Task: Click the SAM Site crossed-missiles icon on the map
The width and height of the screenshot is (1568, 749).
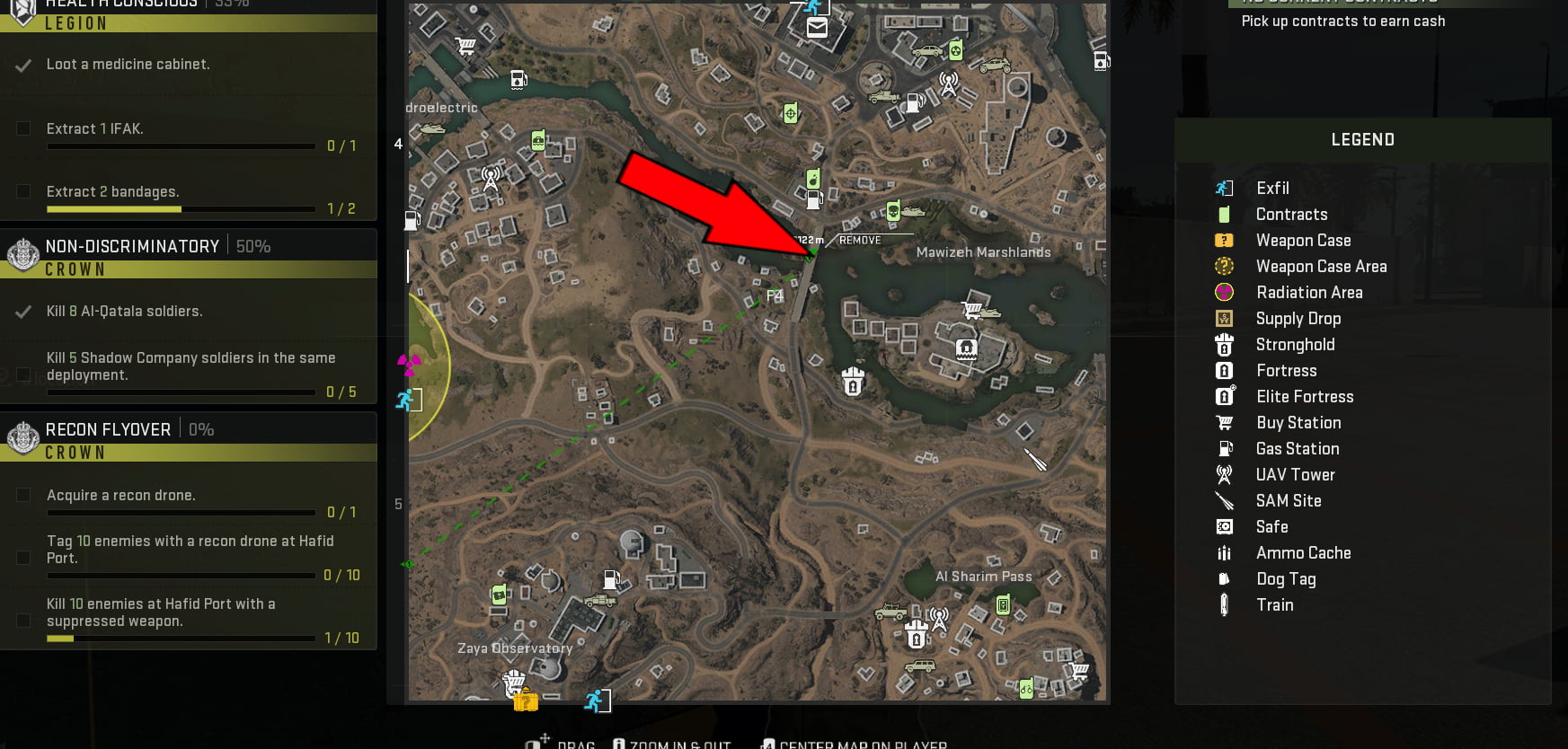Action: (1035, 461)
